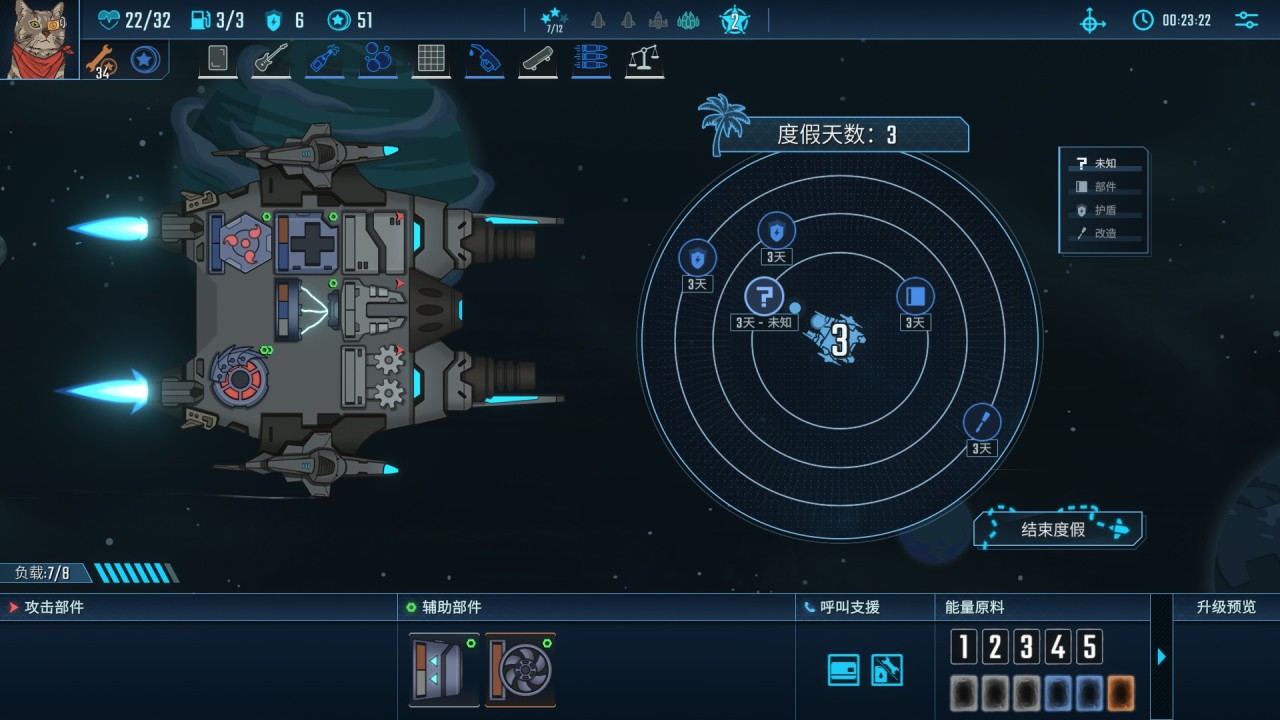Image resolution: width=1280 pixels, height=720 pixels.
Task: Click the grid item icon
Action: click(431, 59)
